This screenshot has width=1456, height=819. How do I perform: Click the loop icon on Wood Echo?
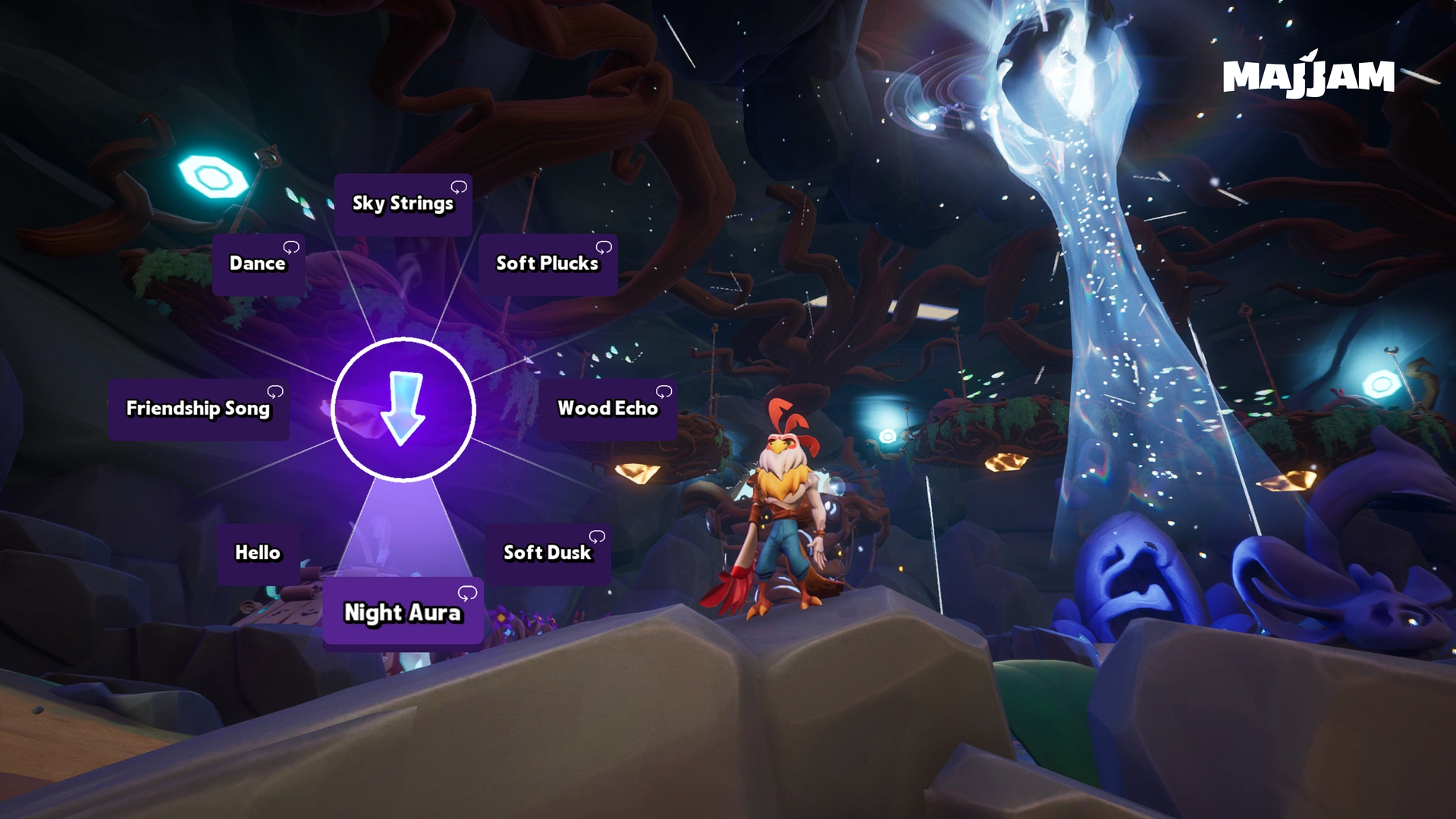point(666,392)
